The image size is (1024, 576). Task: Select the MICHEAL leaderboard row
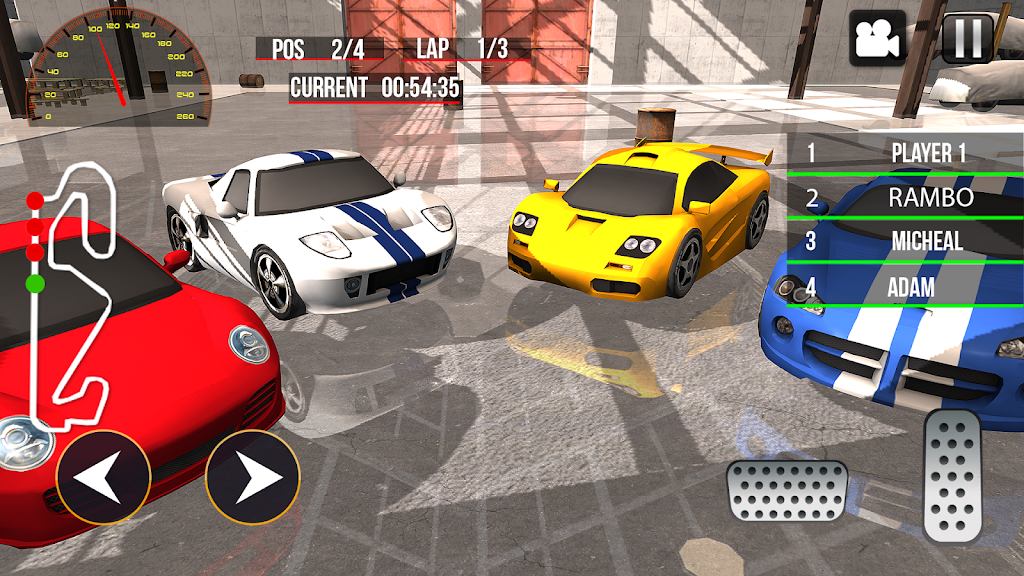coord(905,241)
